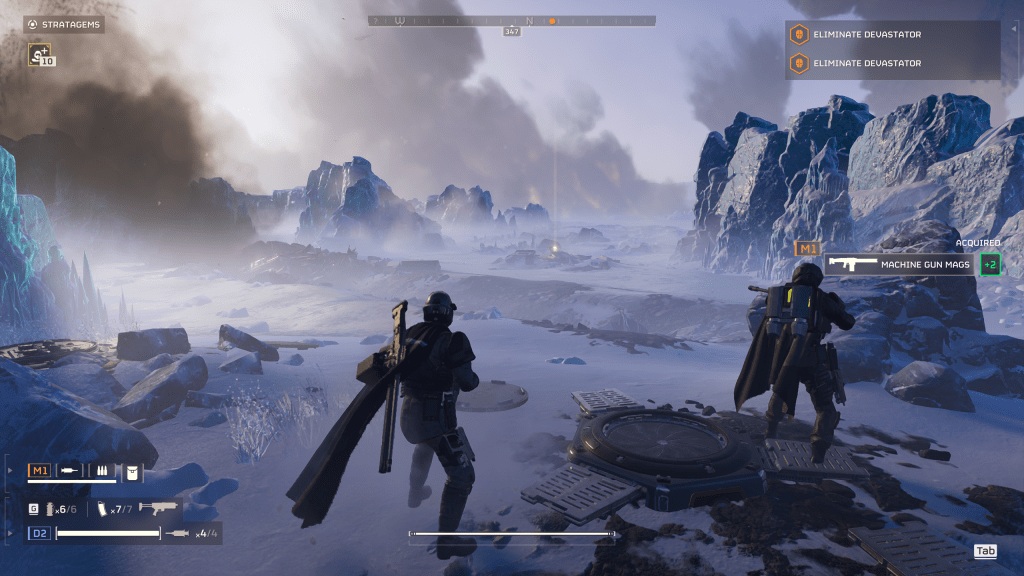Select the M1 squadmate's backpack icon
Image resolution: width=1024 pixels, height=576 pixels.
(133, 471)
